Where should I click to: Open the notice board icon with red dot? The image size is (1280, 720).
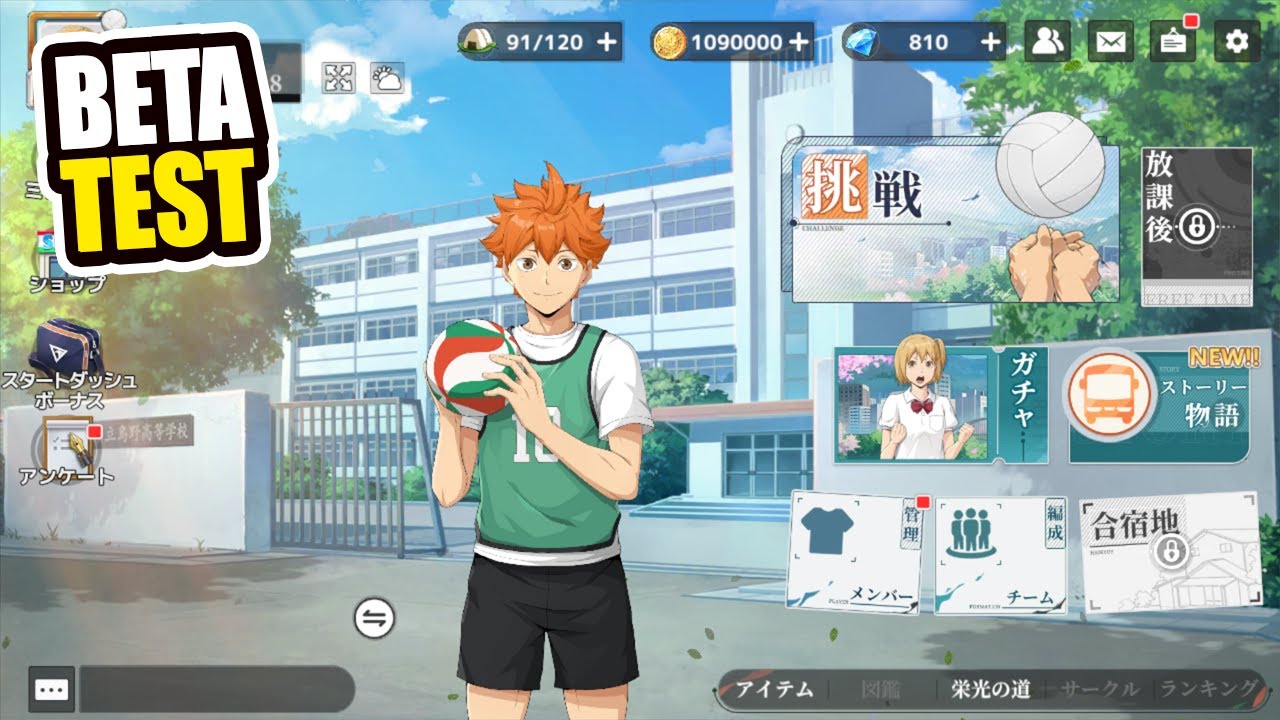tap(1173, 41)
